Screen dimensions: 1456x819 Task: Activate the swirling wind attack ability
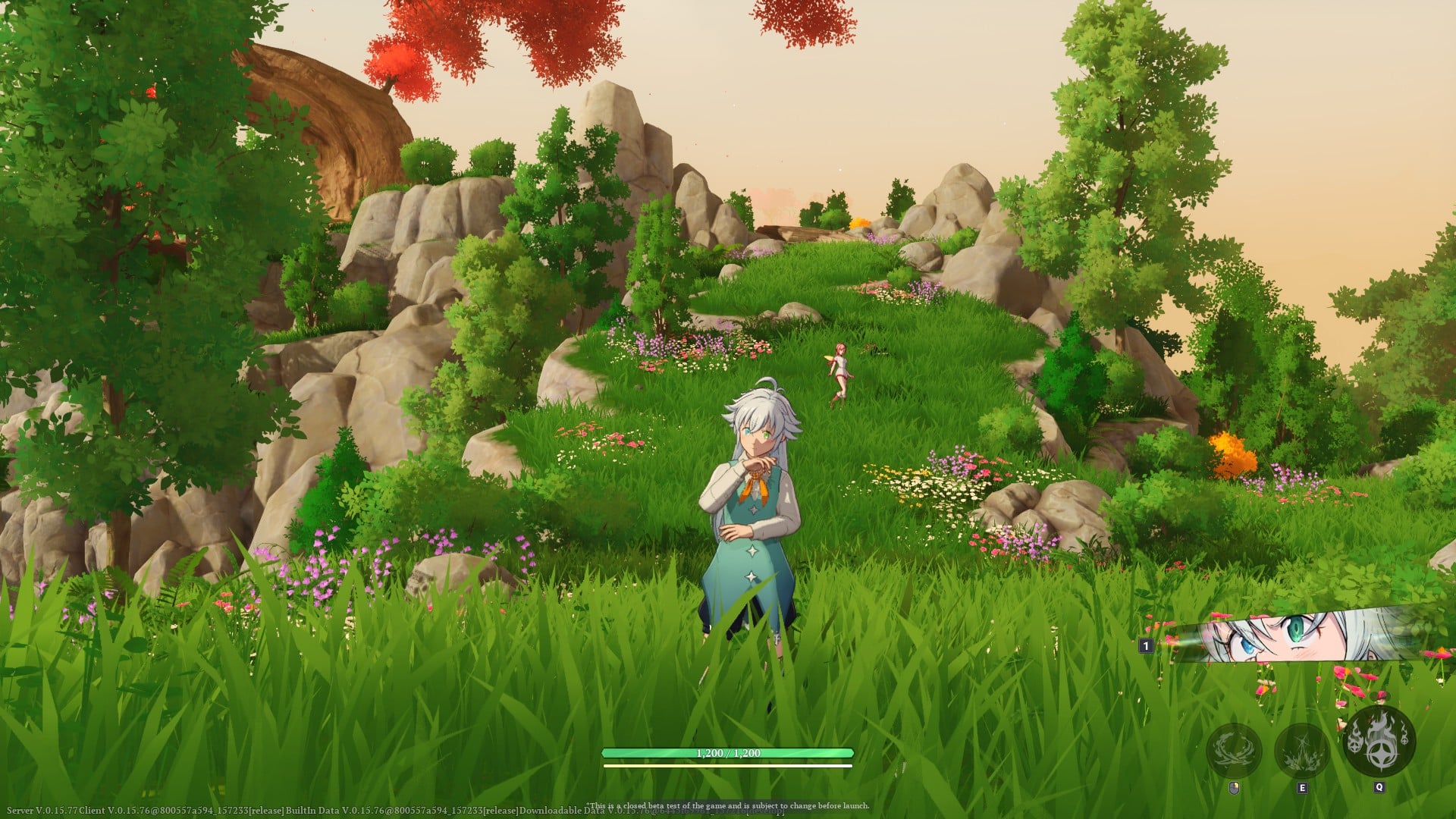coord(1234,750)
